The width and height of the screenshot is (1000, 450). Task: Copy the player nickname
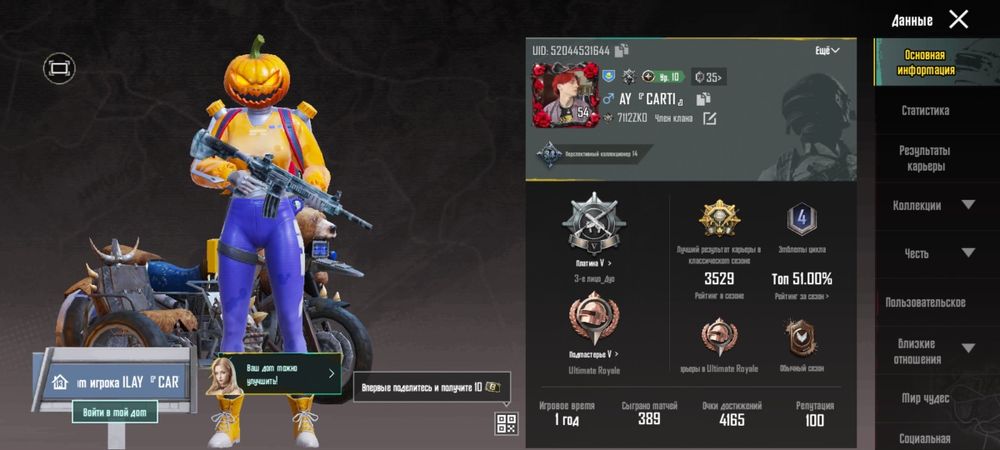(x=703, y=98)
